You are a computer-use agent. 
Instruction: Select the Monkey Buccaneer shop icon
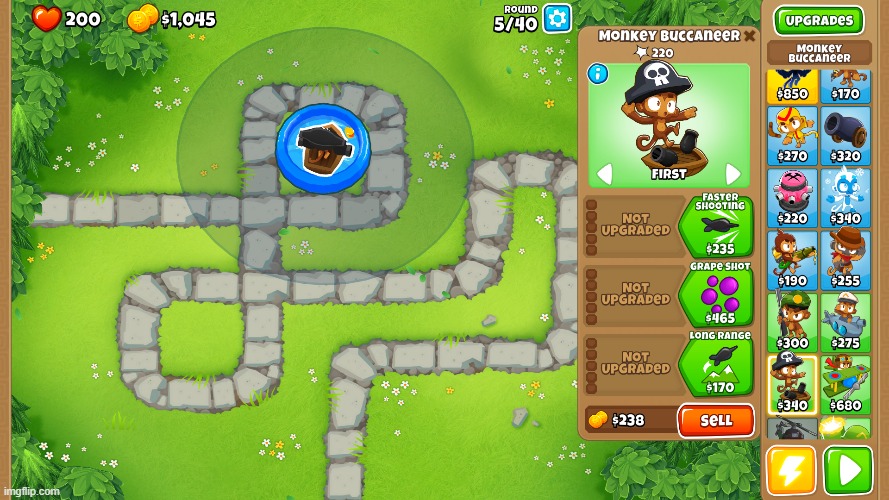pos(792,384)
